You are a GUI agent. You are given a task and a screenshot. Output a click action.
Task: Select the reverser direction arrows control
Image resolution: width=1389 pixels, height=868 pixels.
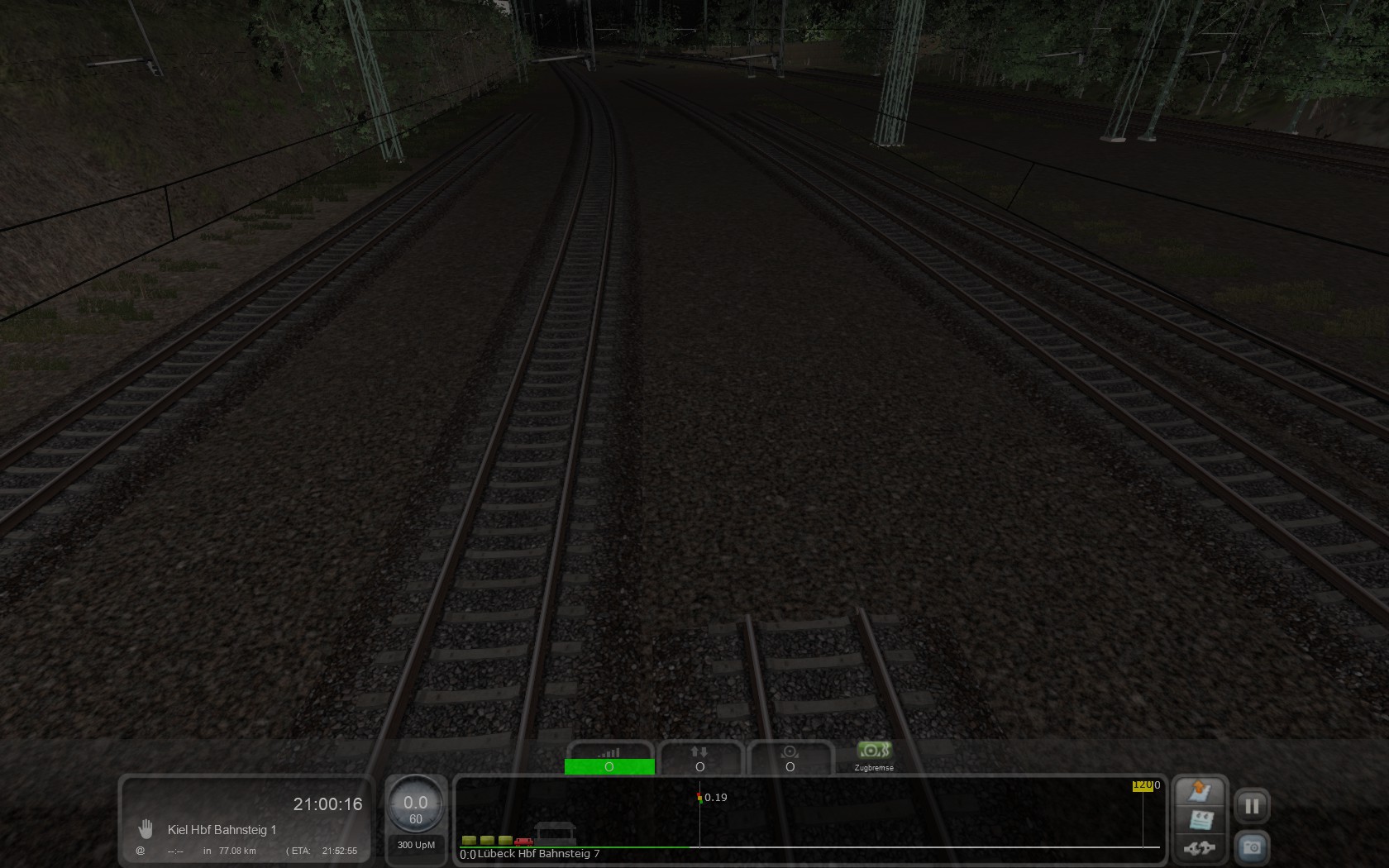(699, 759)
